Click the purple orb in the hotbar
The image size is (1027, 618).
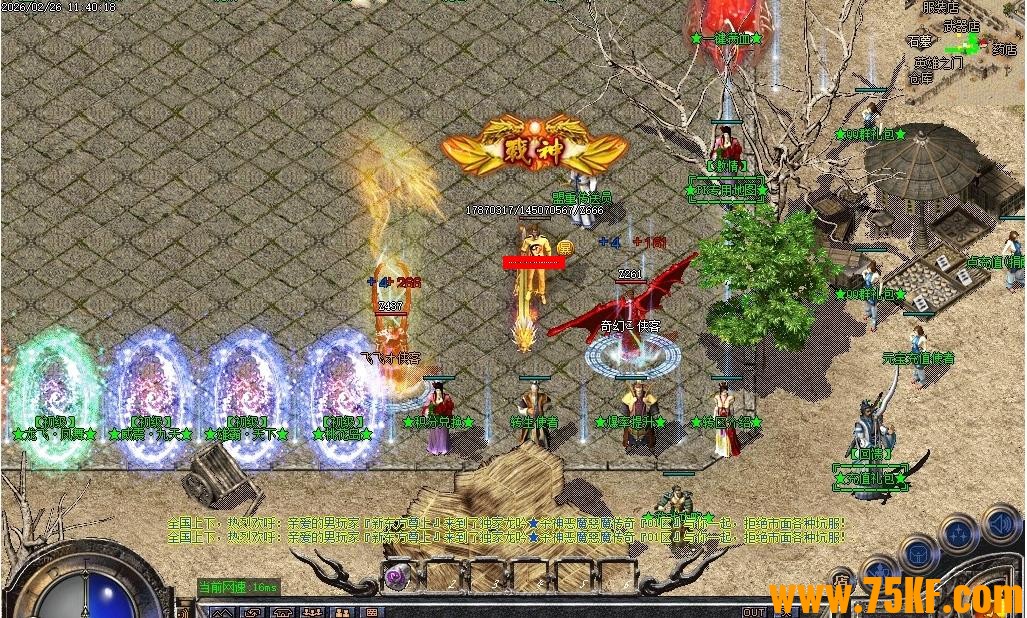click(x=397, y=575)
